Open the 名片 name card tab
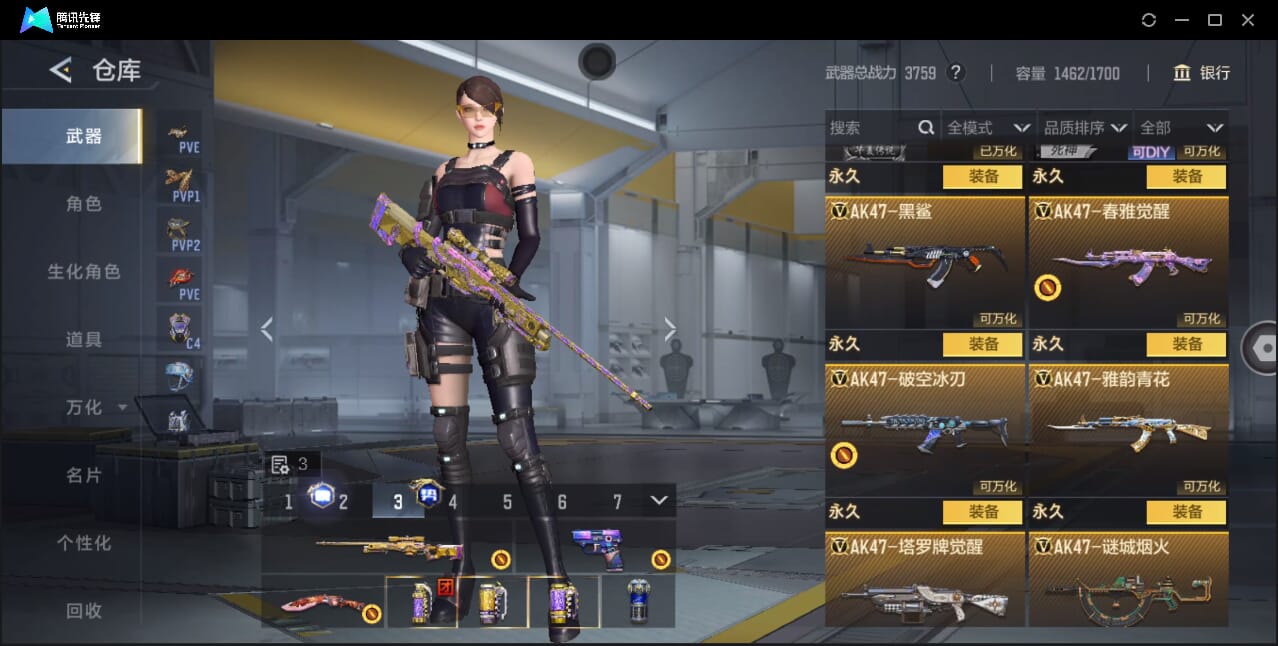1278x646 pixels. pyautogui.click(x=84, y=476)
